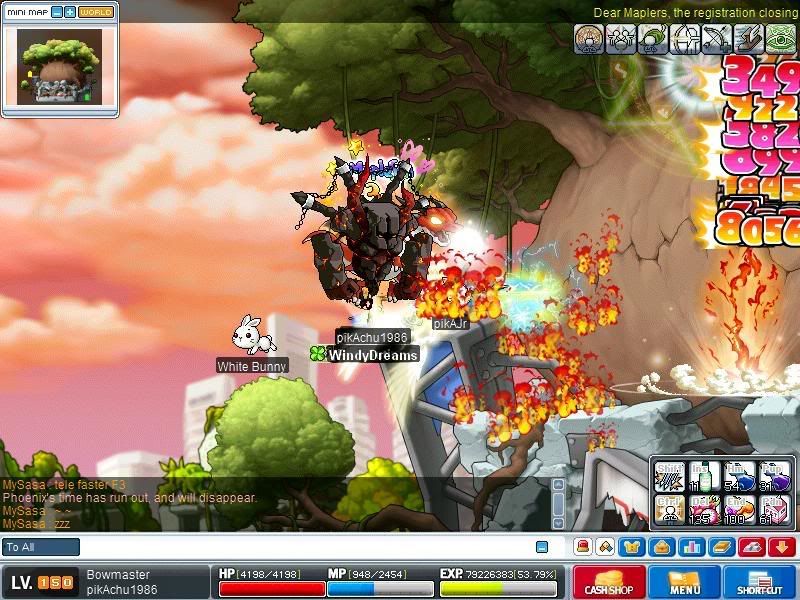Click the red down-arrow button
Image resolution: width=800 pixels, height=600 pixels.
tap(782, 547)
